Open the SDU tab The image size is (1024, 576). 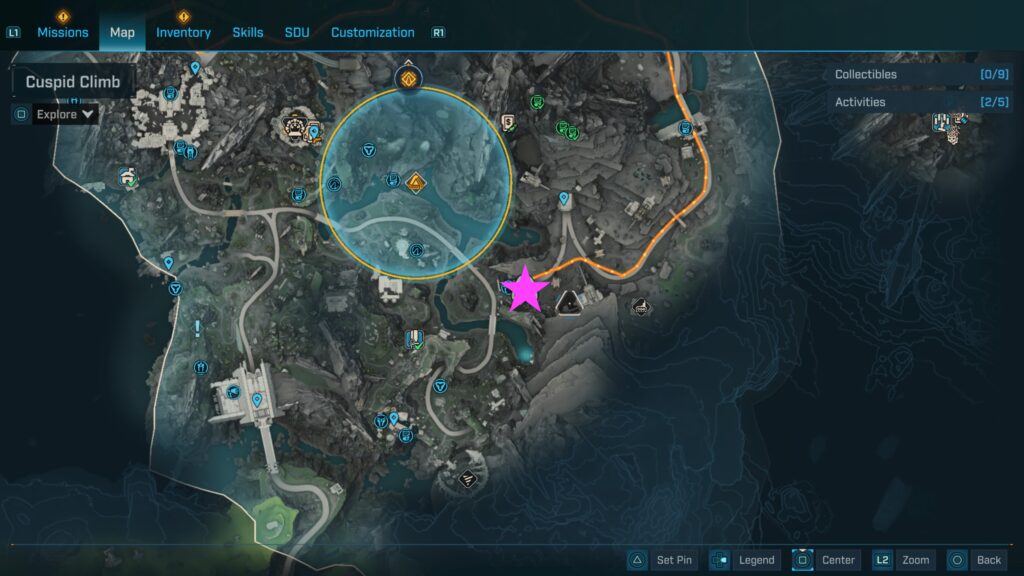pyautogui.click(x=297, y=32)
